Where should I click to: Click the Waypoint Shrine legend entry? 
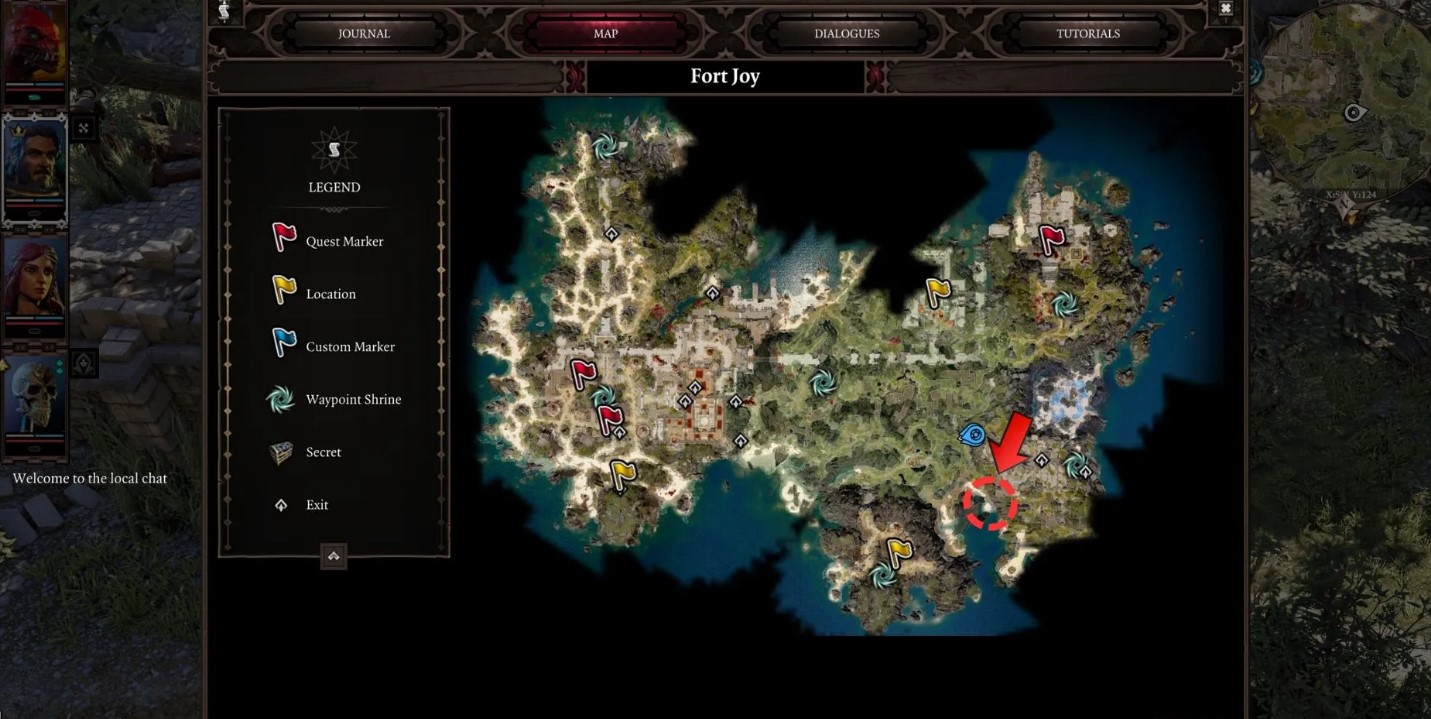[353, 400]
